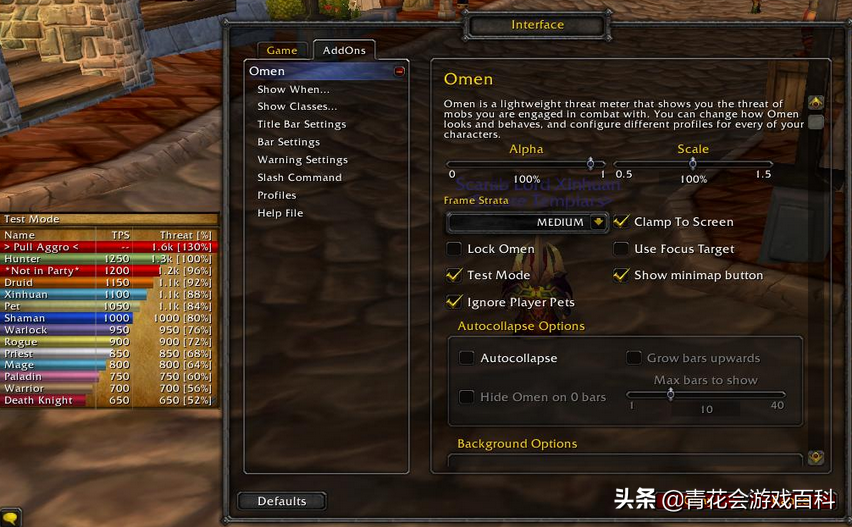This screenshot has height=527, width=852.
Task: Tick the Use Focus Target option
Action: 622,249
